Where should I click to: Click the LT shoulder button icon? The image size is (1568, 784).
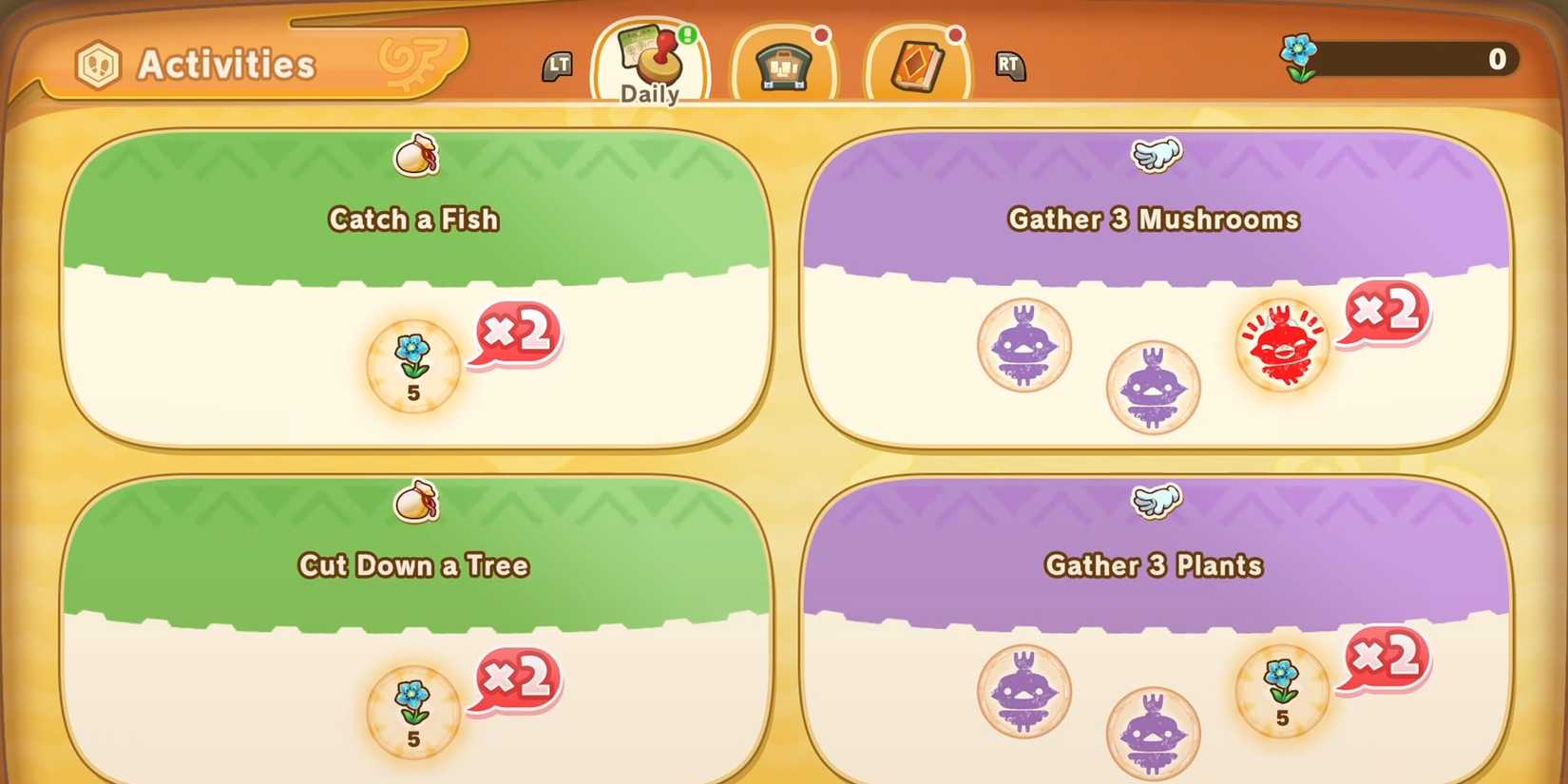[x=559, y=66]
